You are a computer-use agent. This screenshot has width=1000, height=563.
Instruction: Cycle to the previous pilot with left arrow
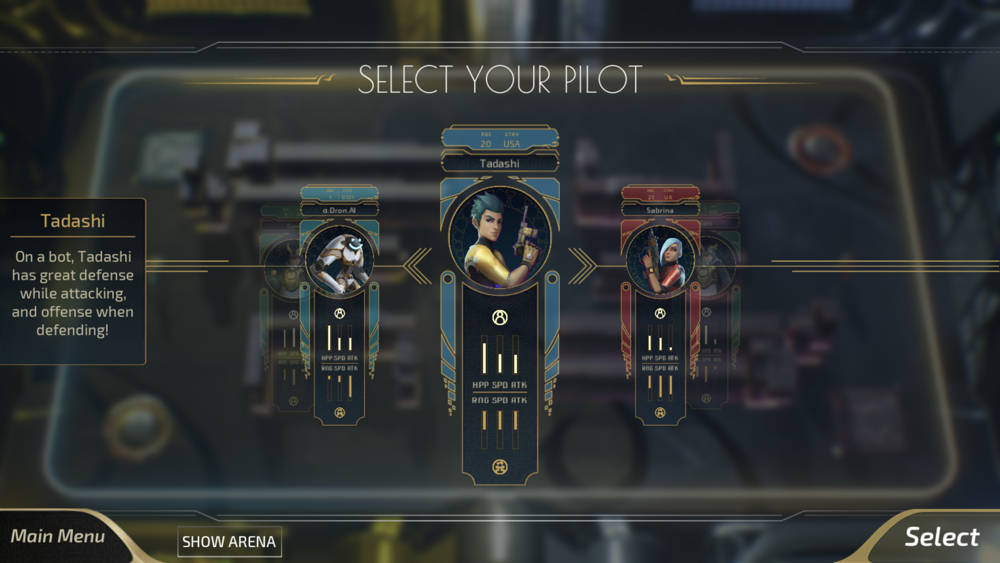(419, 265)
